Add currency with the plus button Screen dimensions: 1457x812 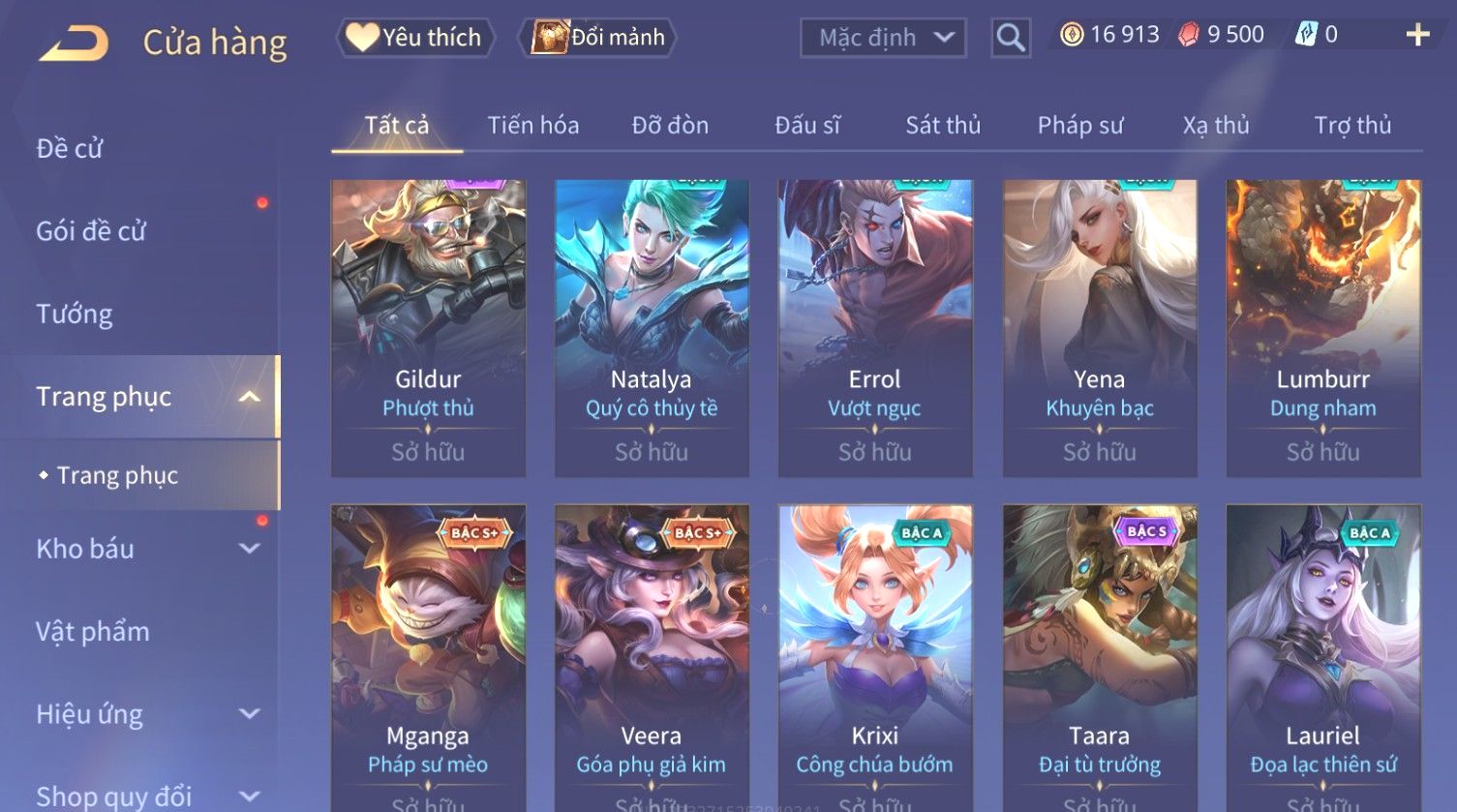(1417, 36)
